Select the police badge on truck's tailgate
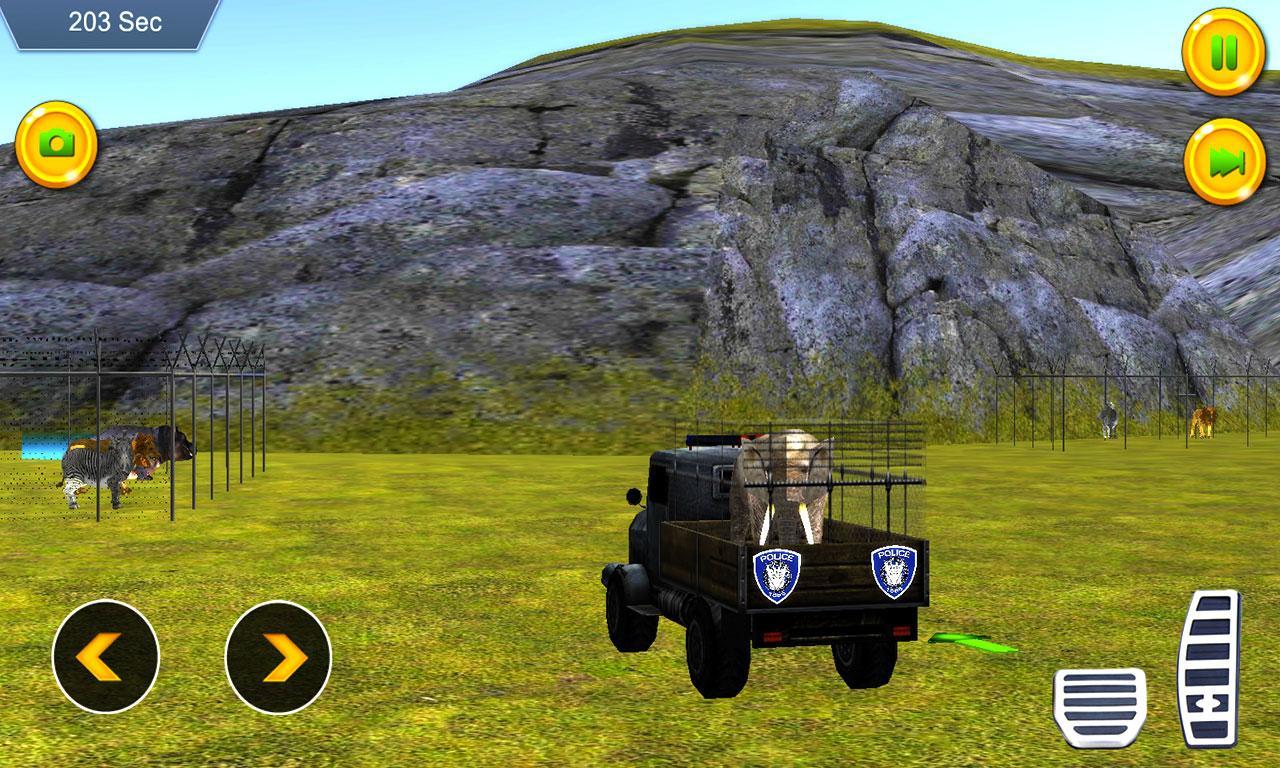 coord(777,572)
